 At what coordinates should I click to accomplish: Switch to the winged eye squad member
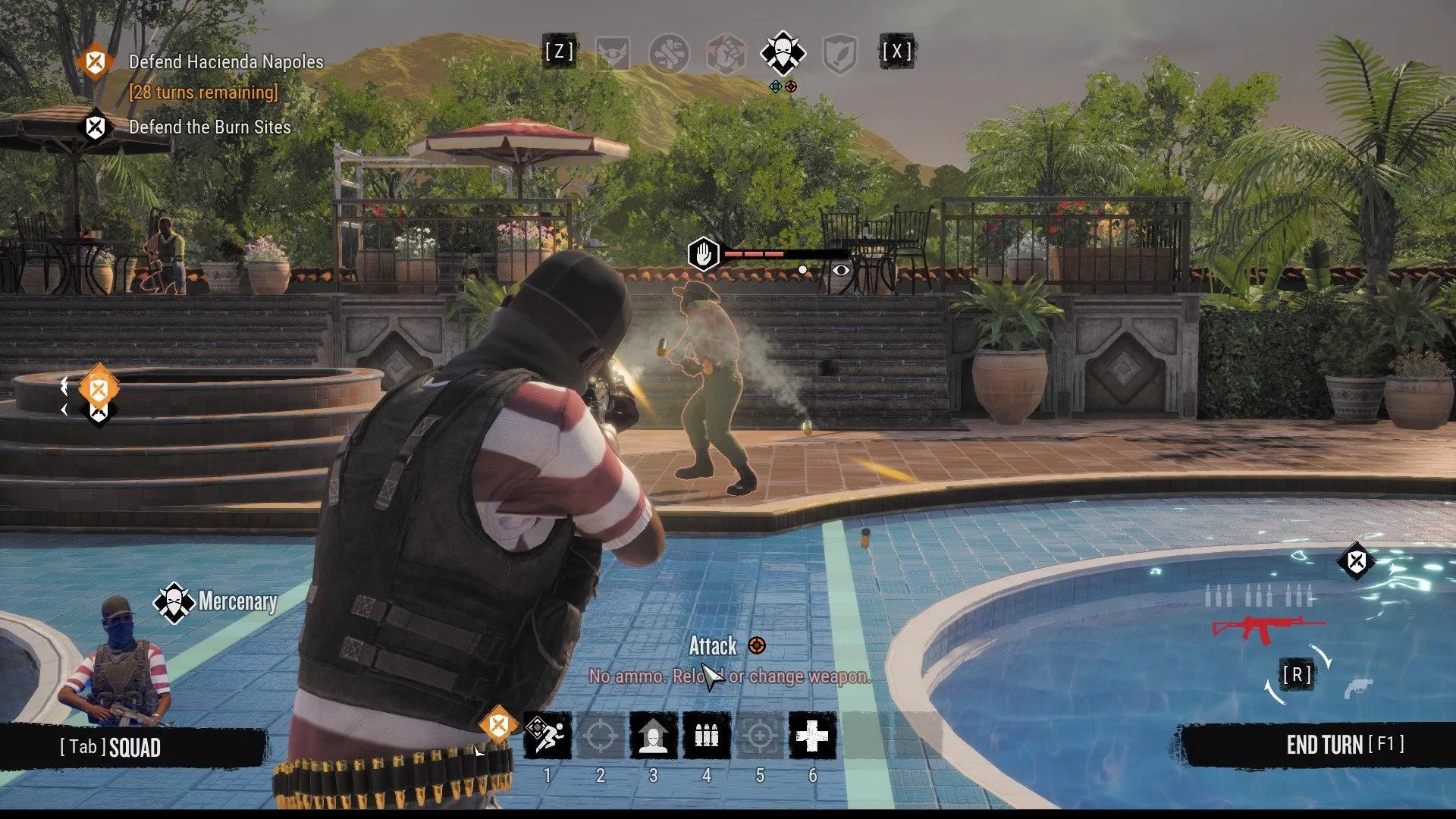(x=613, y=53)
